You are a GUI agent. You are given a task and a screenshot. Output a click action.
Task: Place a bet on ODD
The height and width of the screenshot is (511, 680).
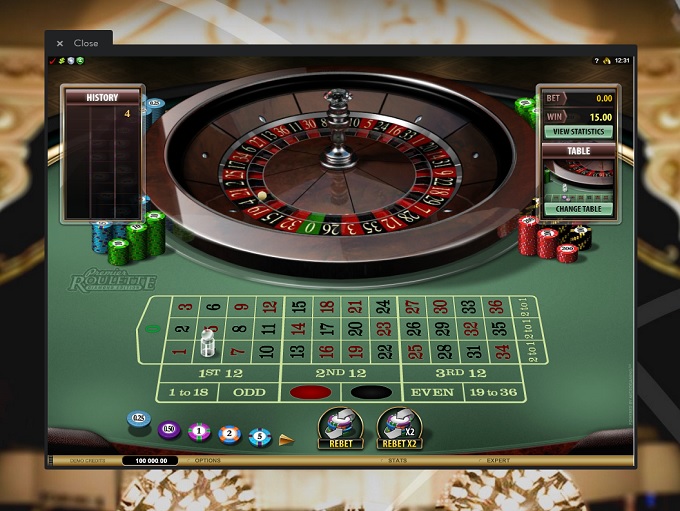click(249, 392)
